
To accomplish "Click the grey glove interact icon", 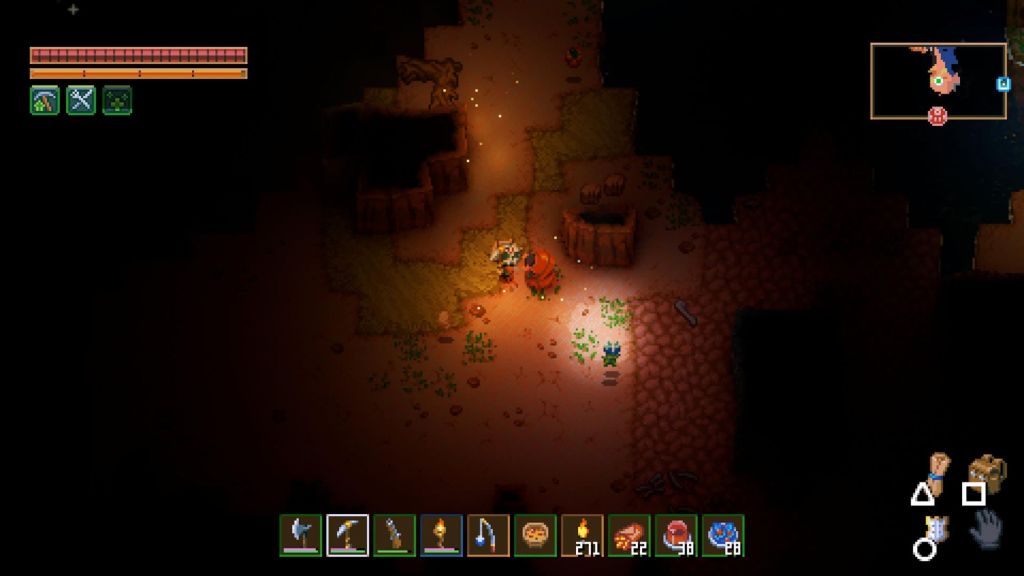I will click(x=985, y=528).
